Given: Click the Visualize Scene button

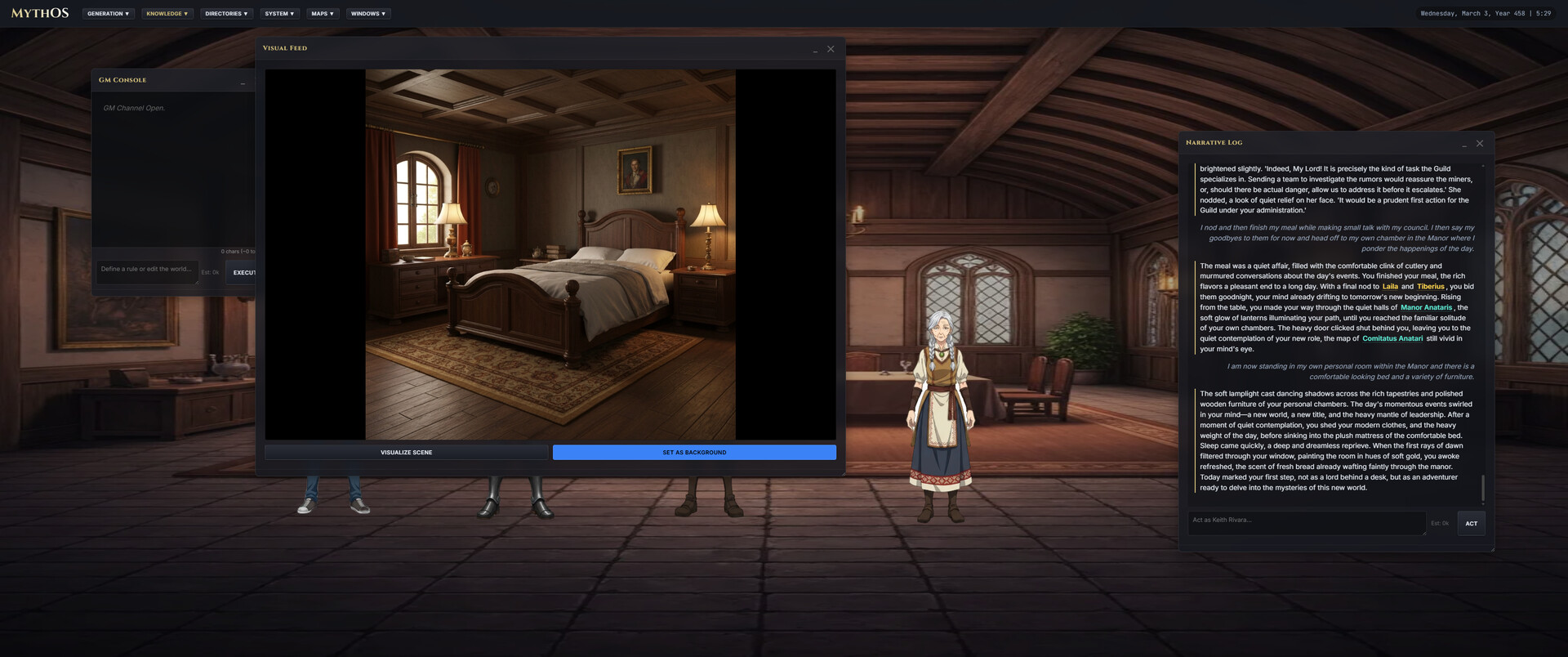Looking at the screenshot, I should [x=406, y=452].
